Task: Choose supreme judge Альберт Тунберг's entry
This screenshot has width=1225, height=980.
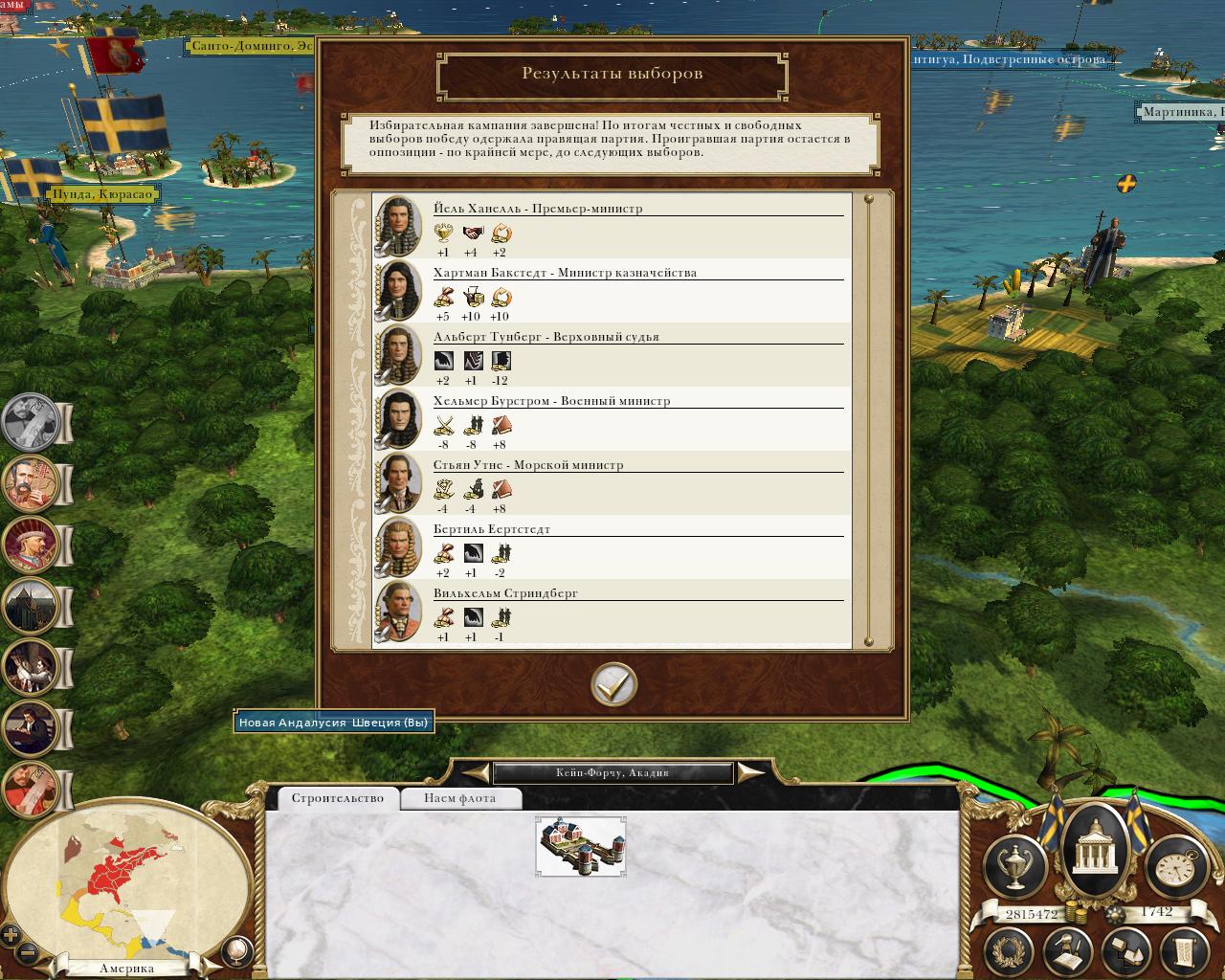Action: tap(612, 355)
